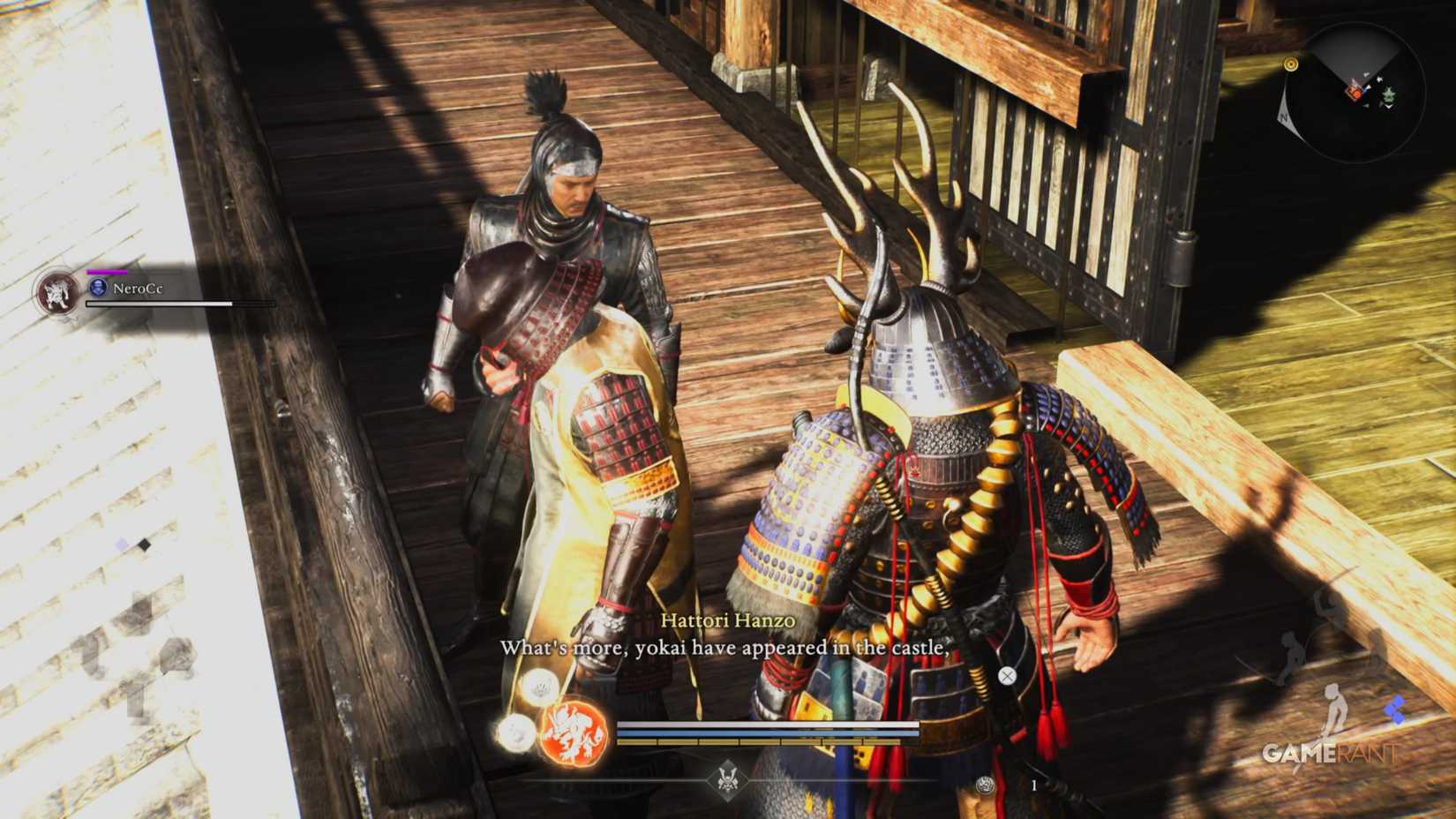
Task: Select the red Guardian Spirit emblem
Action: (574, 731)
